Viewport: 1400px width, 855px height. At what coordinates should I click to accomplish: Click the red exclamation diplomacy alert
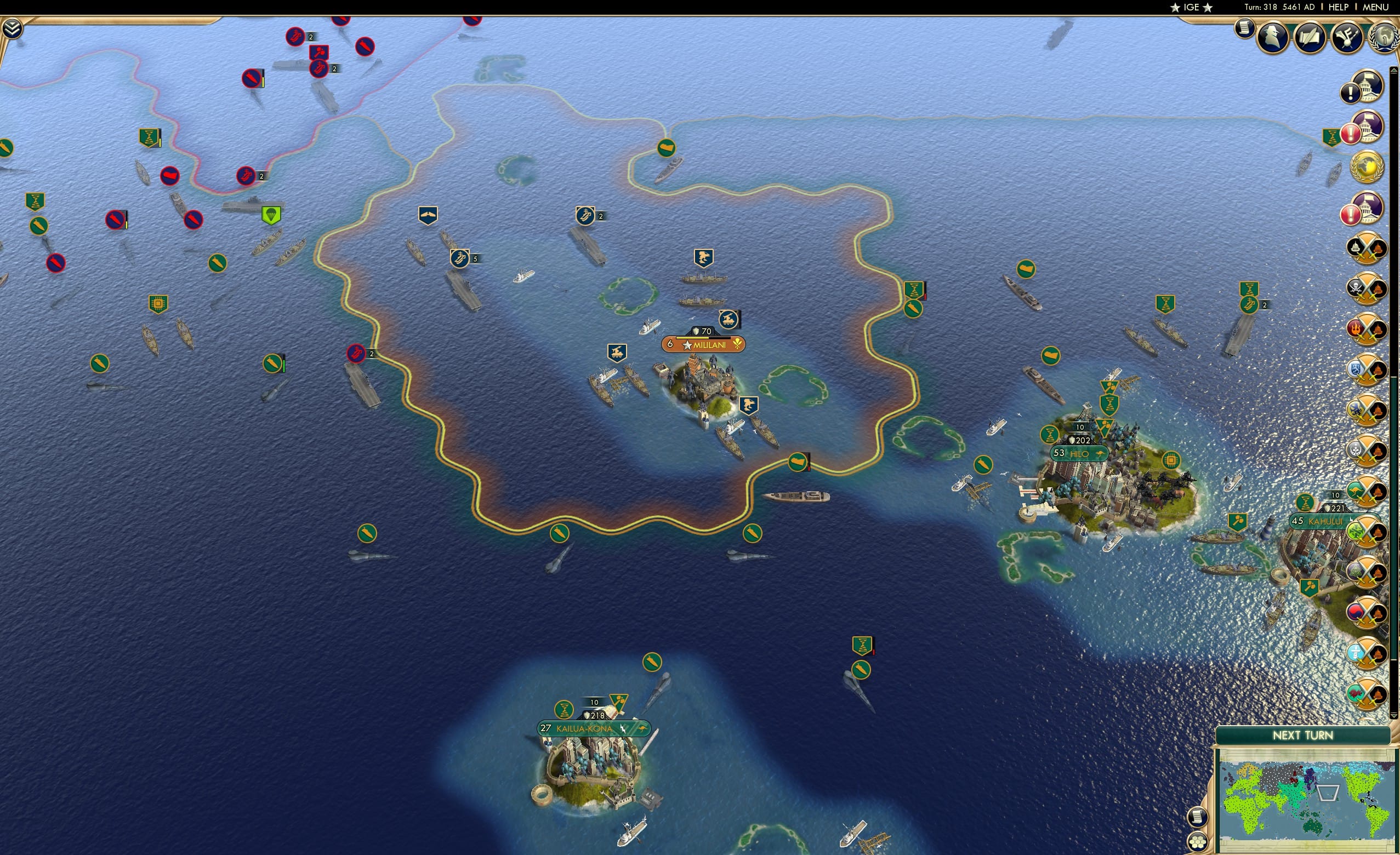point(1351,133)
